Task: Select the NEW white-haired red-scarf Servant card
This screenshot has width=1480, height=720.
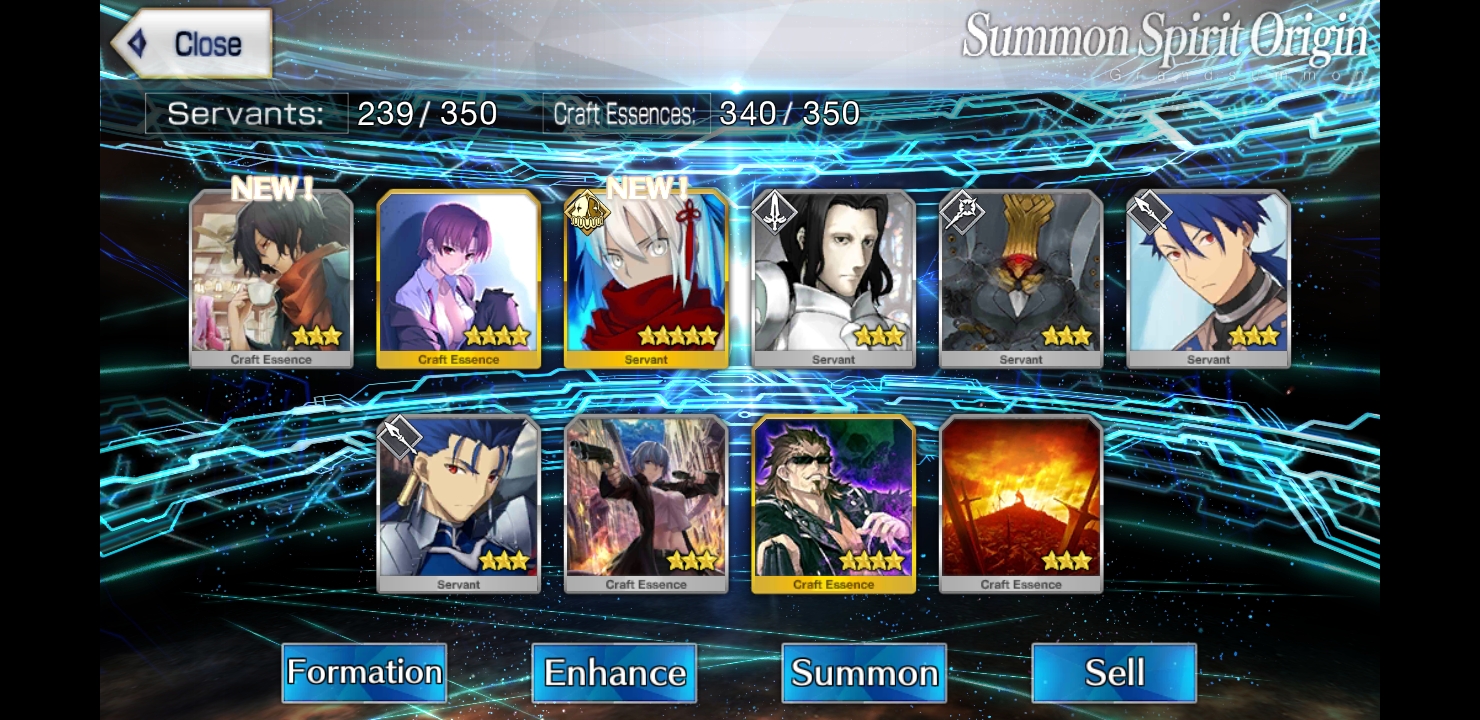Action: coord(646,279)
